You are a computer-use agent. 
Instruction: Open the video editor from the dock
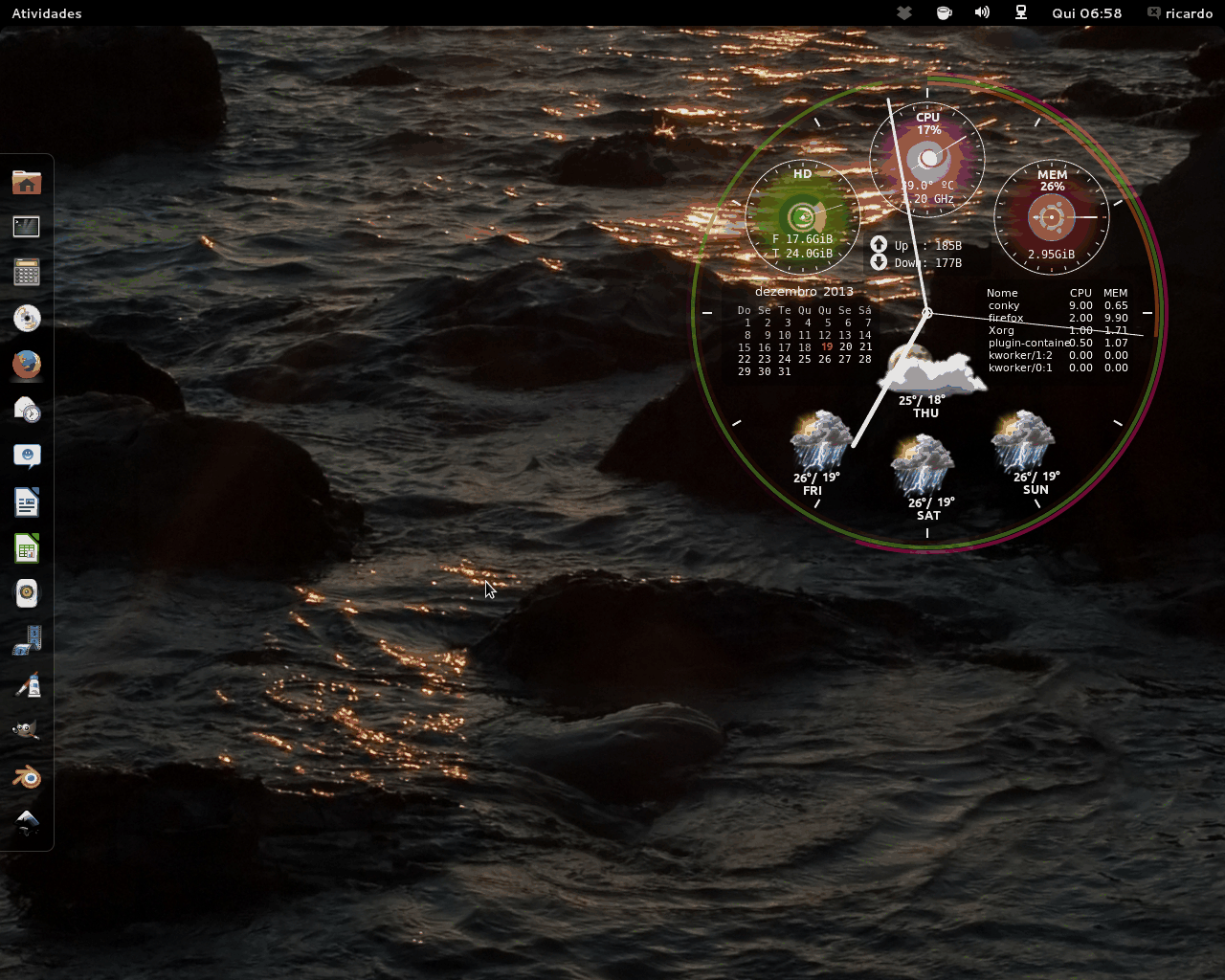tap(26, 638)
